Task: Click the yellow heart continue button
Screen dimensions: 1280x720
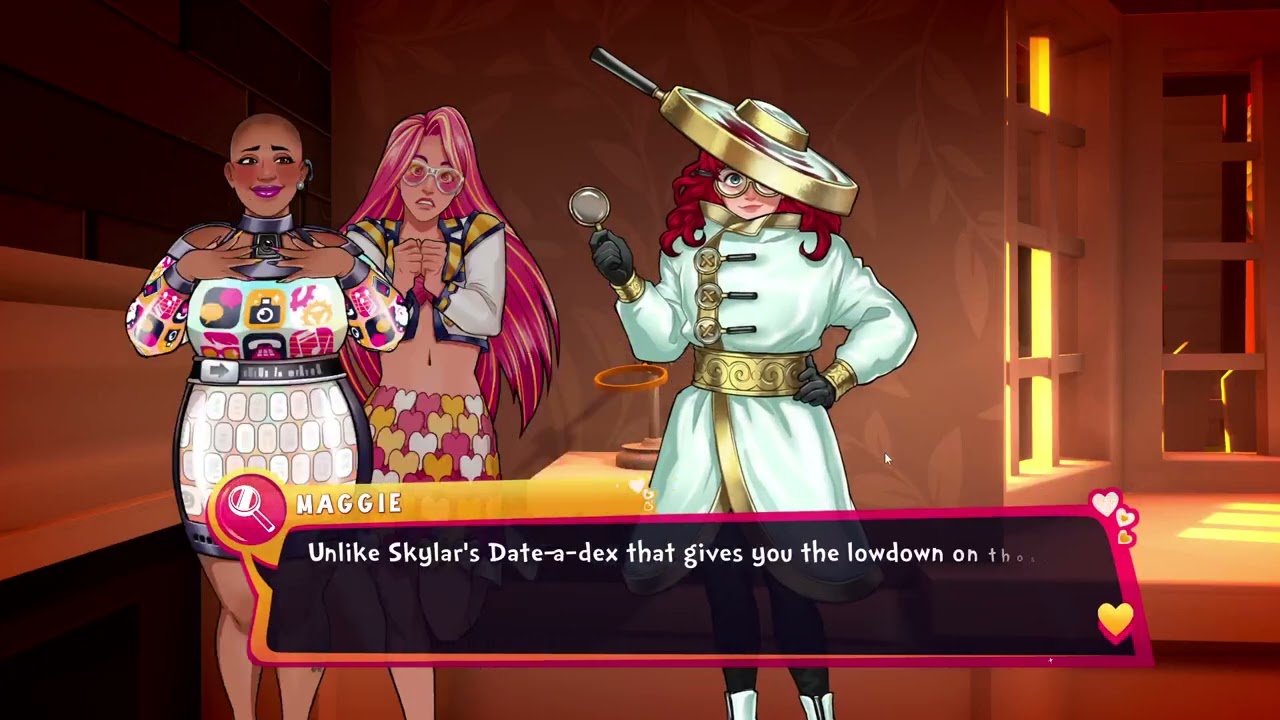Action: pos(1115,620)
